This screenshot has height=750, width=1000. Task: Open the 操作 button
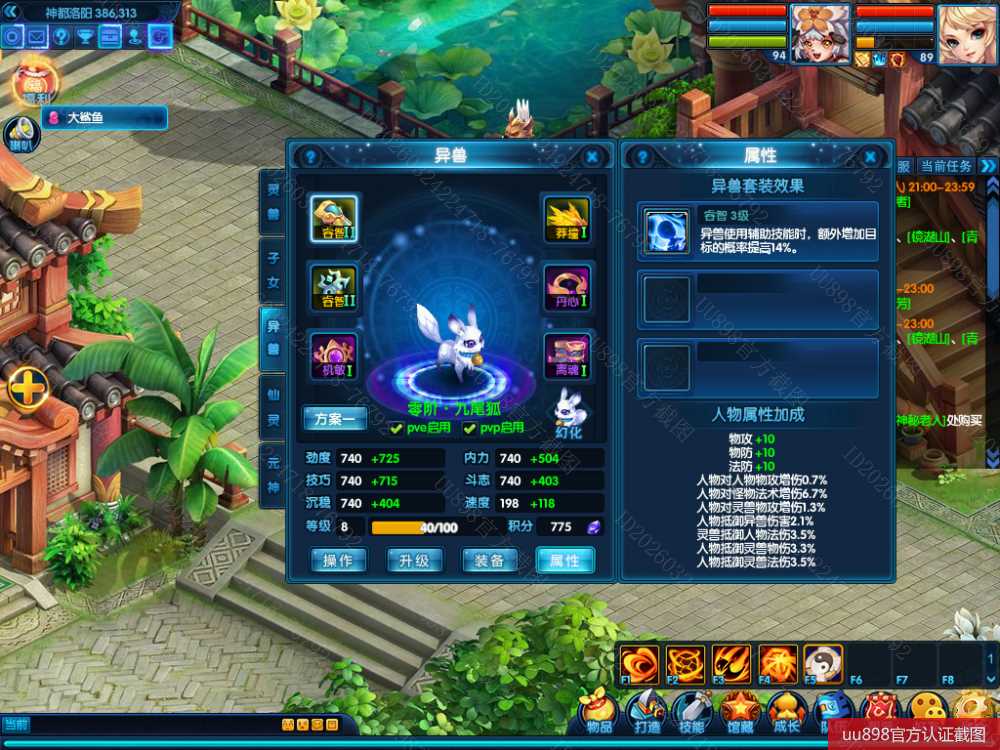[x=338, y=561]
